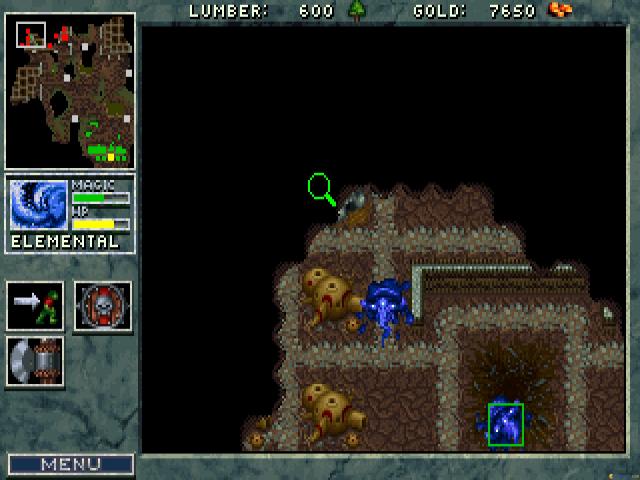Select the axe command button
This screenshot has width=640, height=480.
(x=35, y=361)
